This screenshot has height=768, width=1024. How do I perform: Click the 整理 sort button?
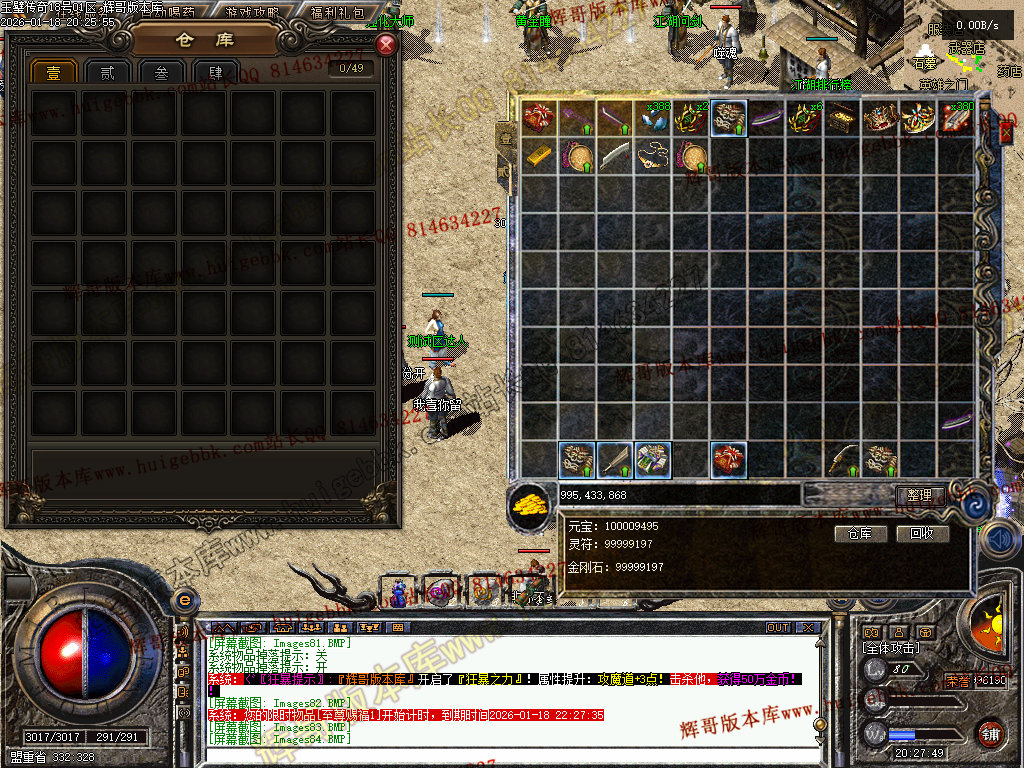pyautogui.click(x=919, y=495)
